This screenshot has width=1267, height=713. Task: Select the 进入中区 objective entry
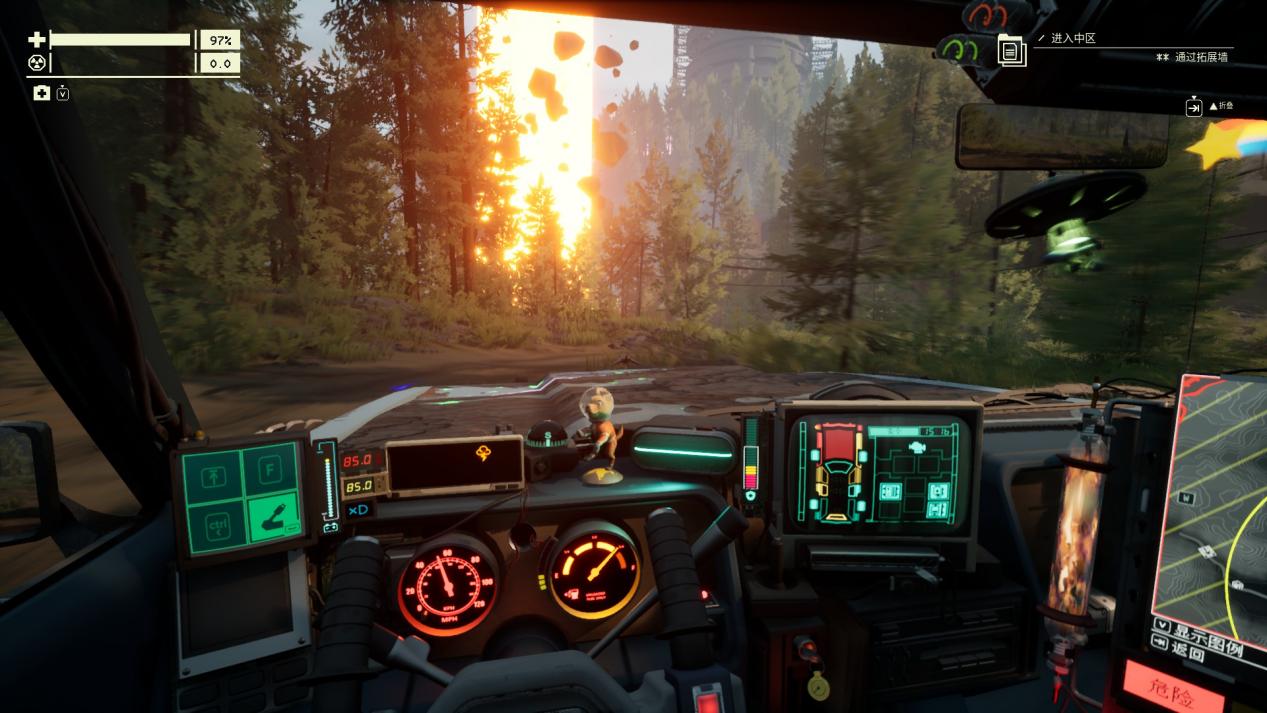tap(1074, 38)
